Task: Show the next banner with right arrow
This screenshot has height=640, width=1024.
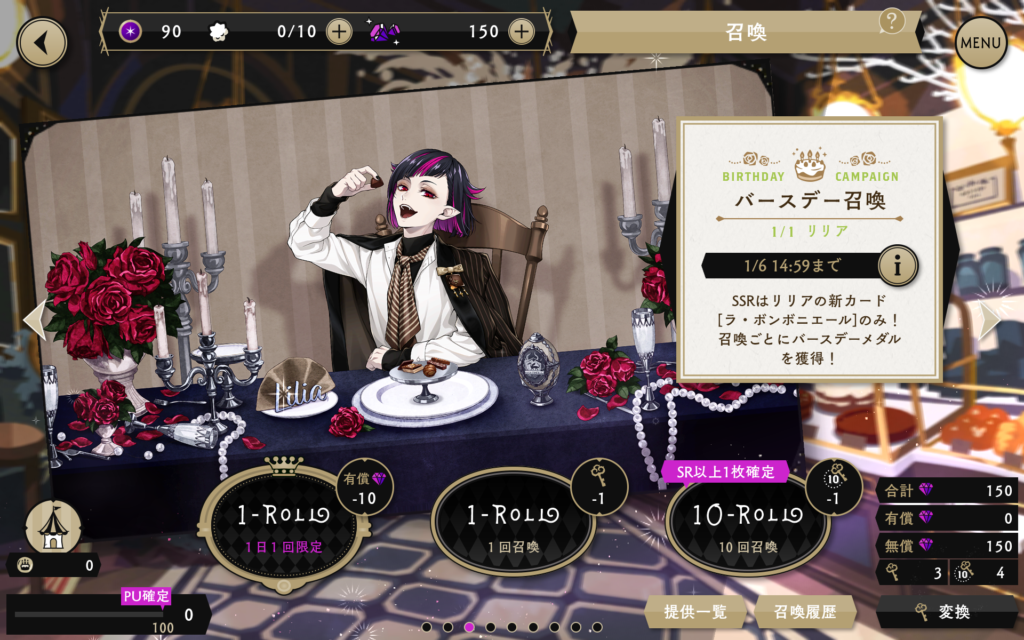Action: pyautogui.click(x=990, y=320)
